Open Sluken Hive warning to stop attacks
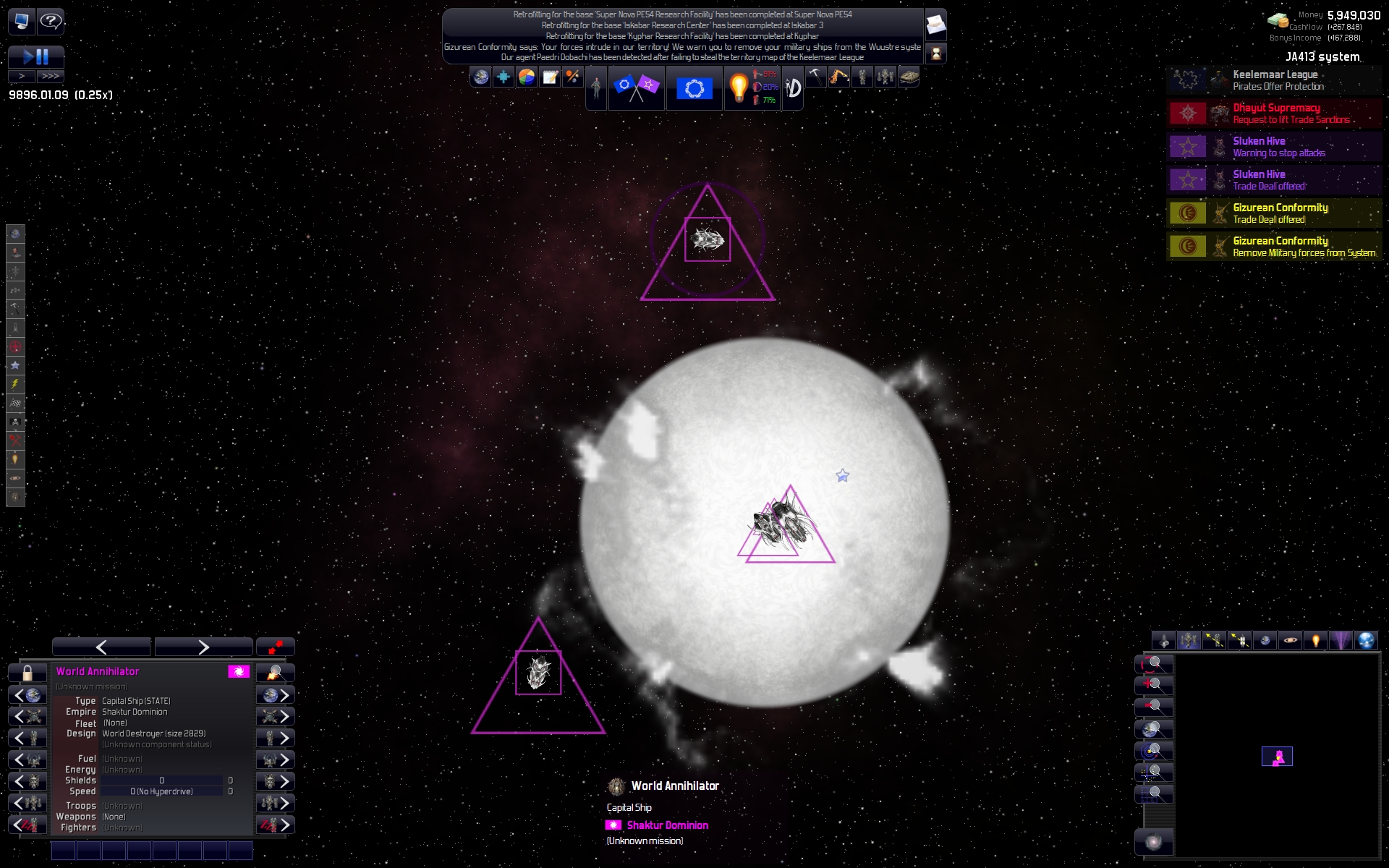 [1274, 147]
